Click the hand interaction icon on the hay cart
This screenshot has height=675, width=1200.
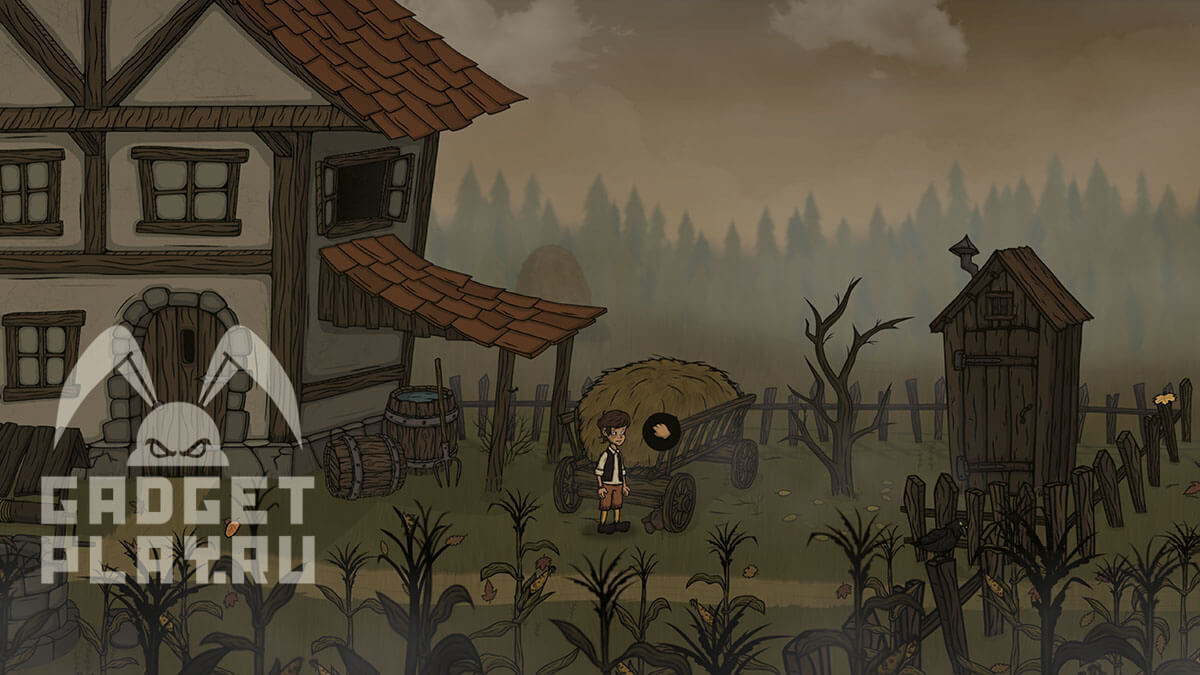[x=661, y=432]
